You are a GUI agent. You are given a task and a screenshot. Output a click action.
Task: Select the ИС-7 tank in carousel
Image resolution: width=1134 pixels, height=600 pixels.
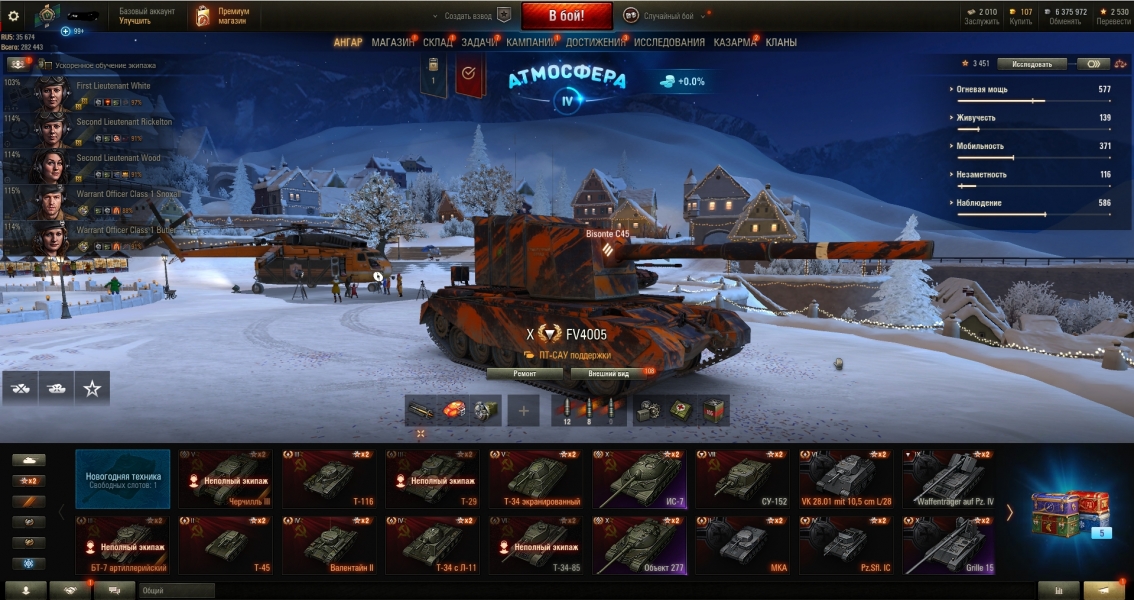tap(639, 479)
